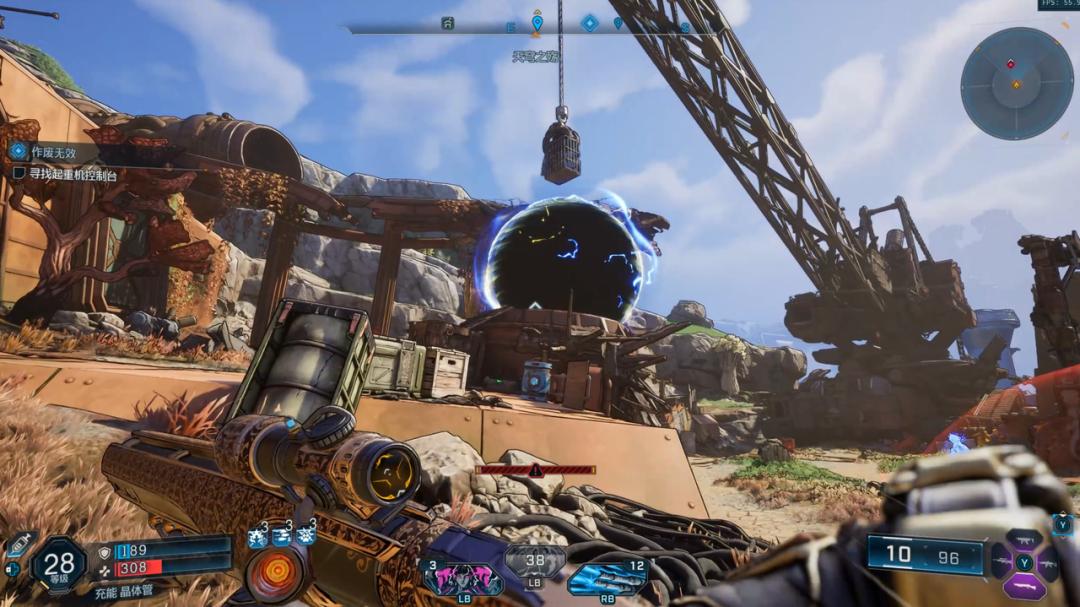Switch to the right weapon wheel slot
1080x607 pixels.
coord(1046,562)
